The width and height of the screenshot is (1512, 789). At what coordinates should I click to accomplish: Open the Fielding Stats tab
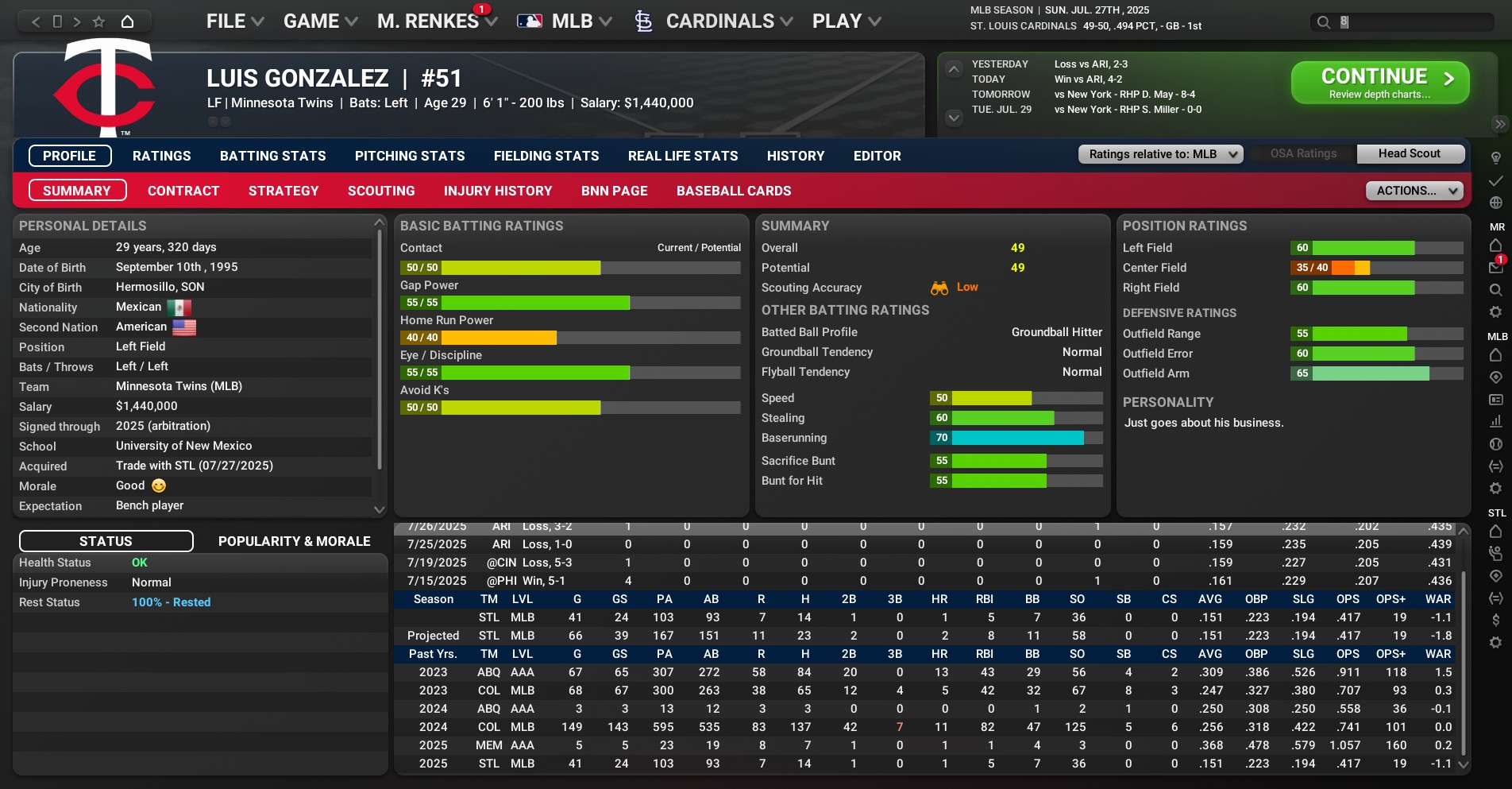pos(546,156)
